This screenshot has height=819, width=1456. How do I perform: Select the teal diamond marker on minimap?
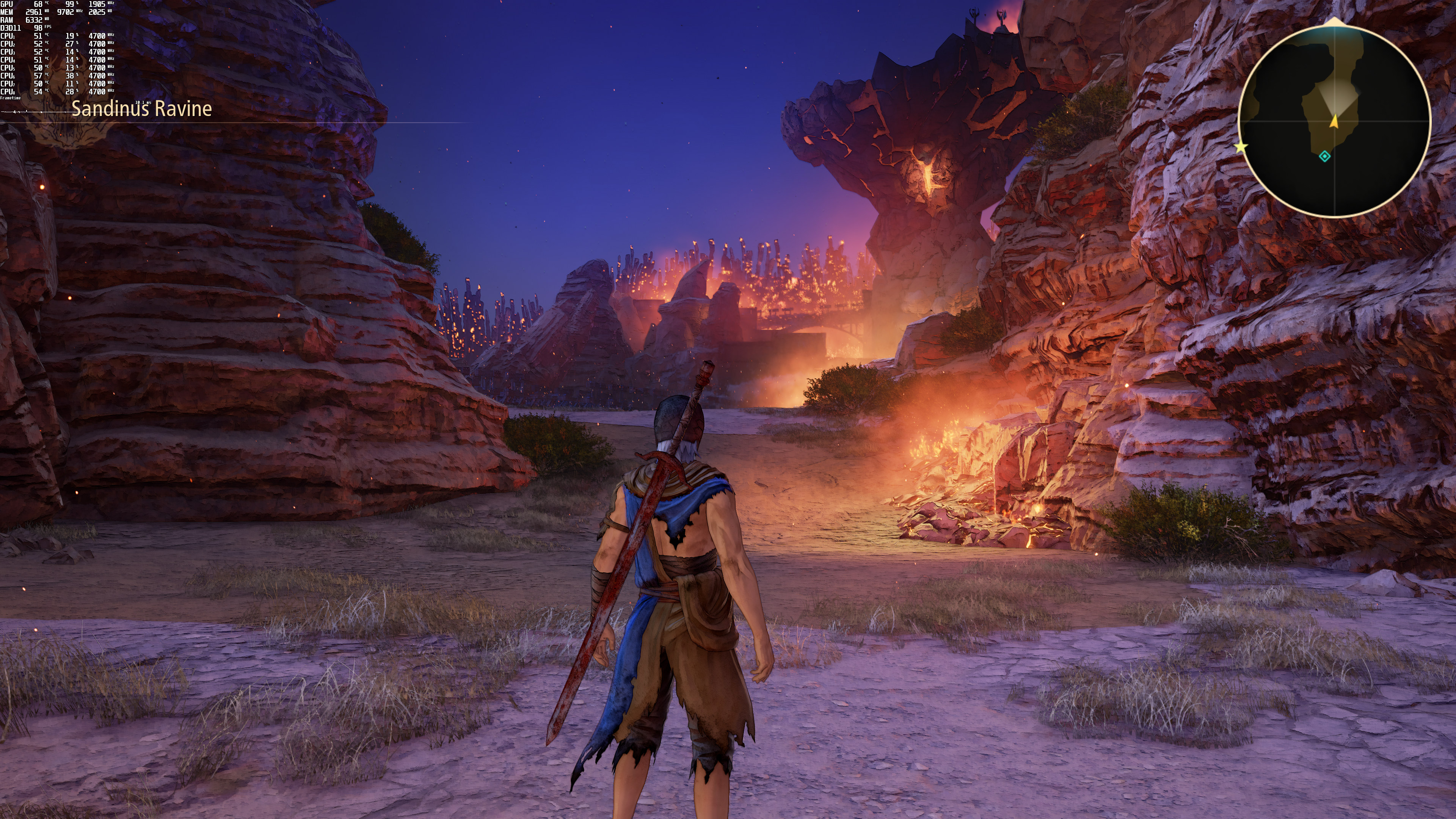pos(1324,157)
